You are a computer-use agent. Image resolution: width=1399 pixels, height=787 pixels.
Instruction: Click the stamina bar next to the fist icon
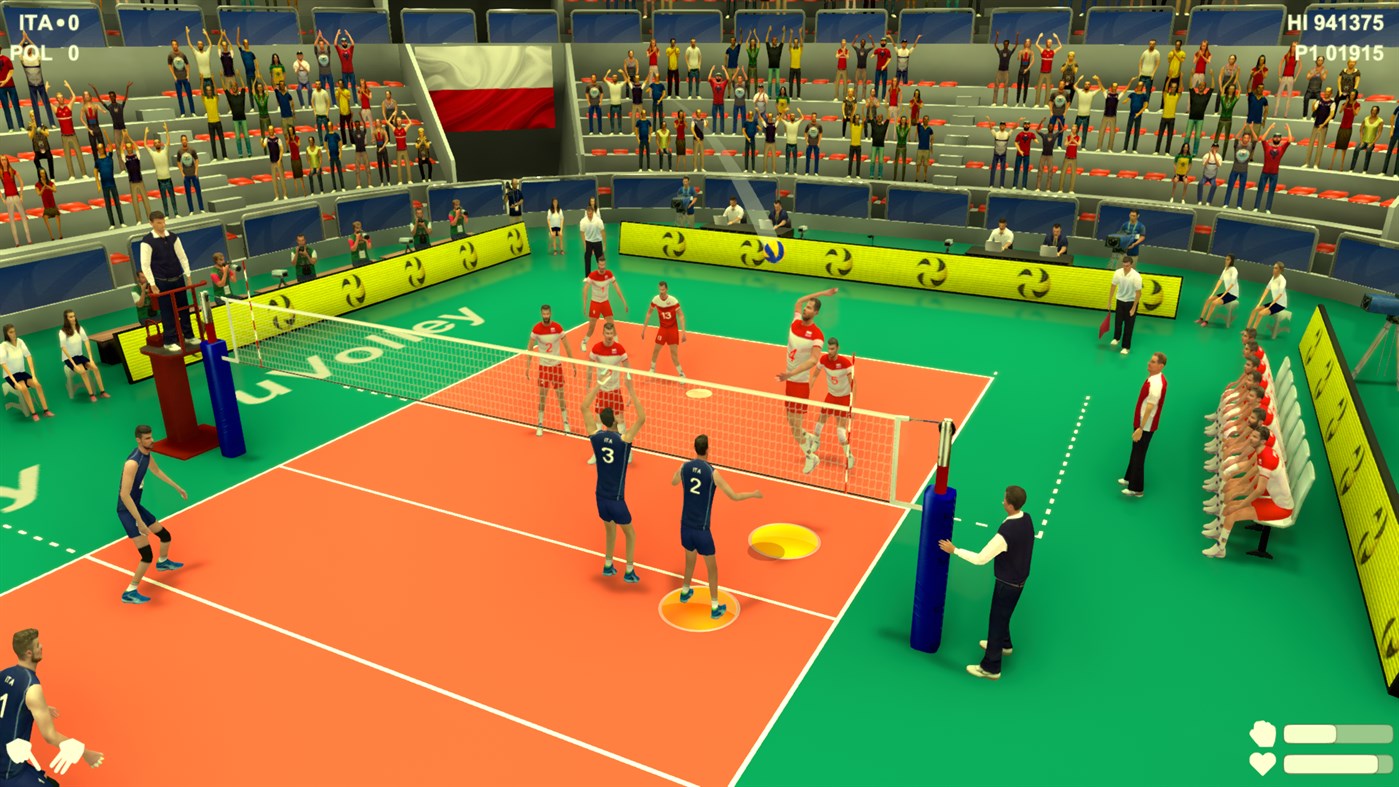point(1336,732)
